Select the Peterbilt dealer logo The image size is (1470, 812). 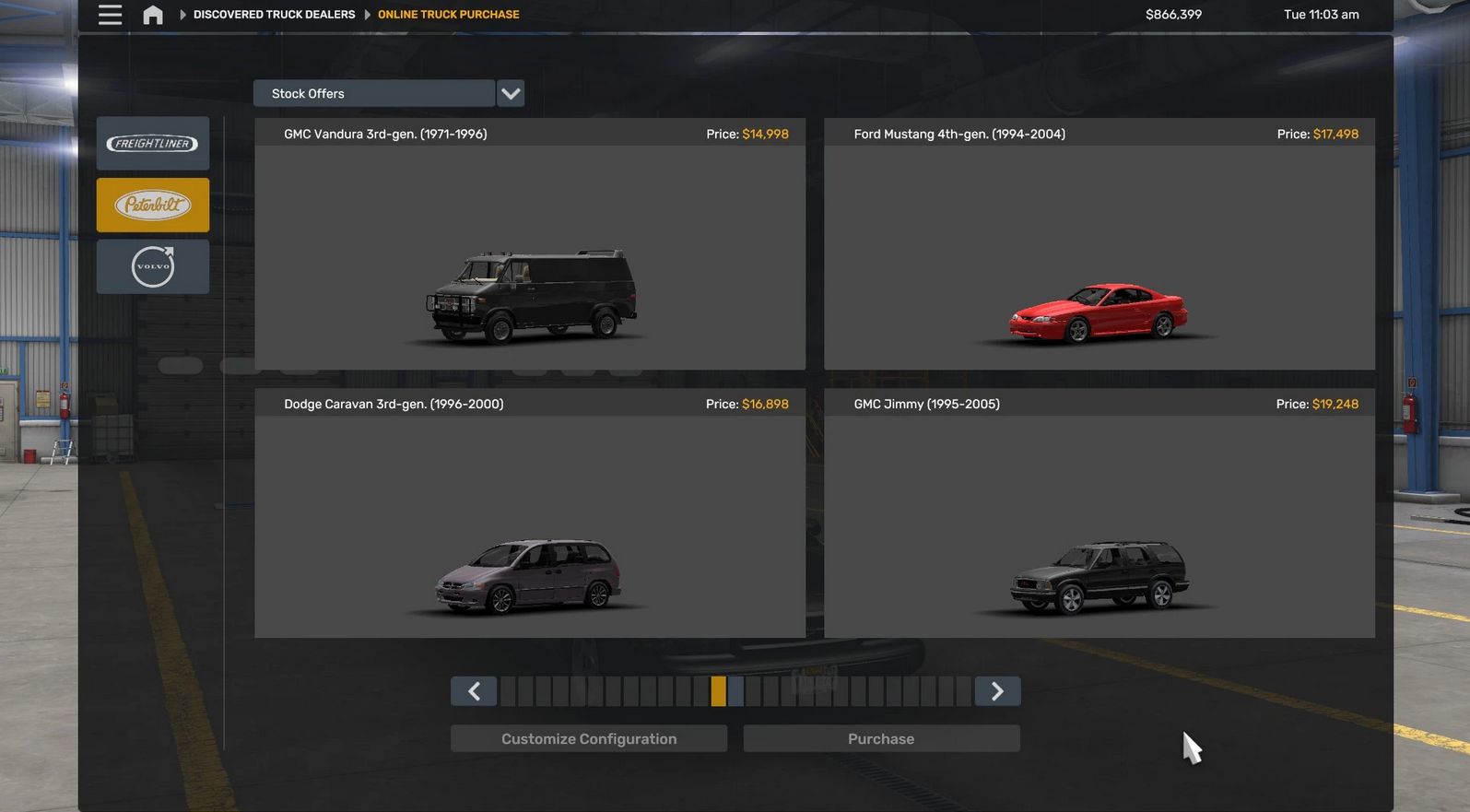click(x=152, y=205)
